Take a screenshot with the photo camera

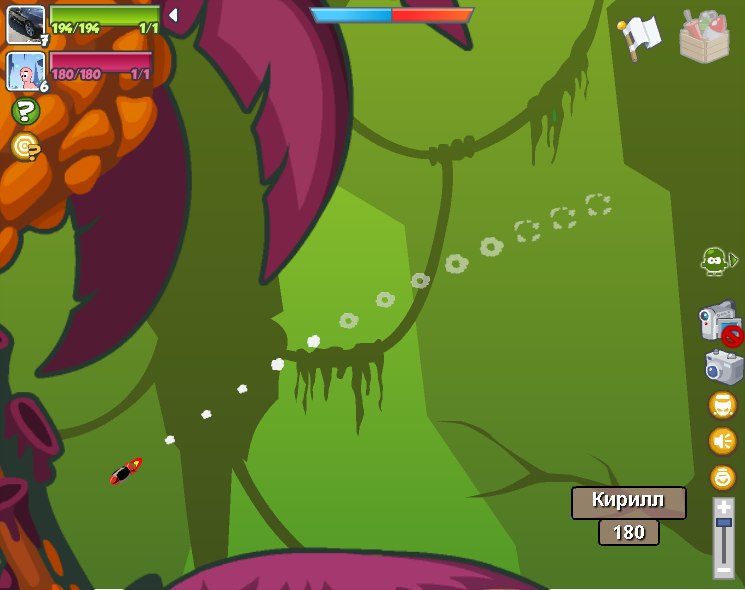point(723,368)
